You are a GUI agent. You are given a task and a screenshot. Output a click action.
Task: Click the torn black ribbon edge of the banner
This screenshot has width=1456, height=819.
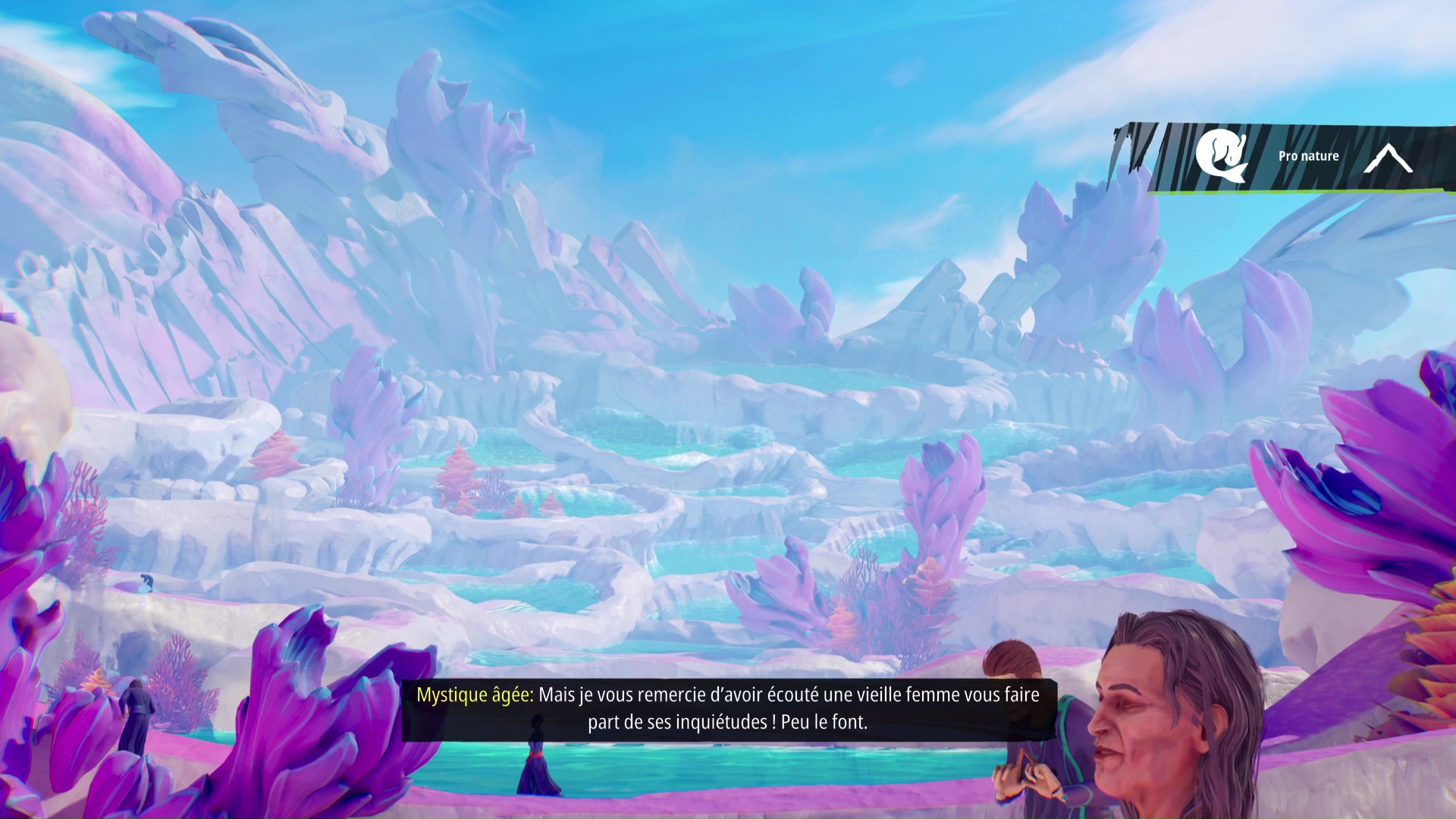[1130, 148]
